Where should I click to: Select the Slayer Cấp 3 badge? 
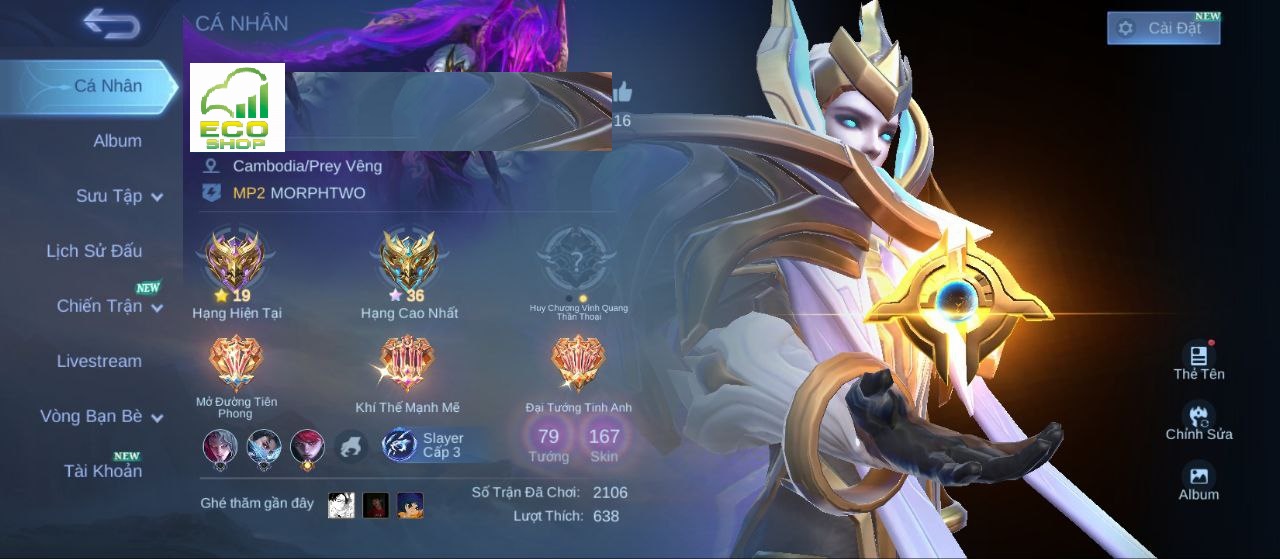click(x=425, y=445)
